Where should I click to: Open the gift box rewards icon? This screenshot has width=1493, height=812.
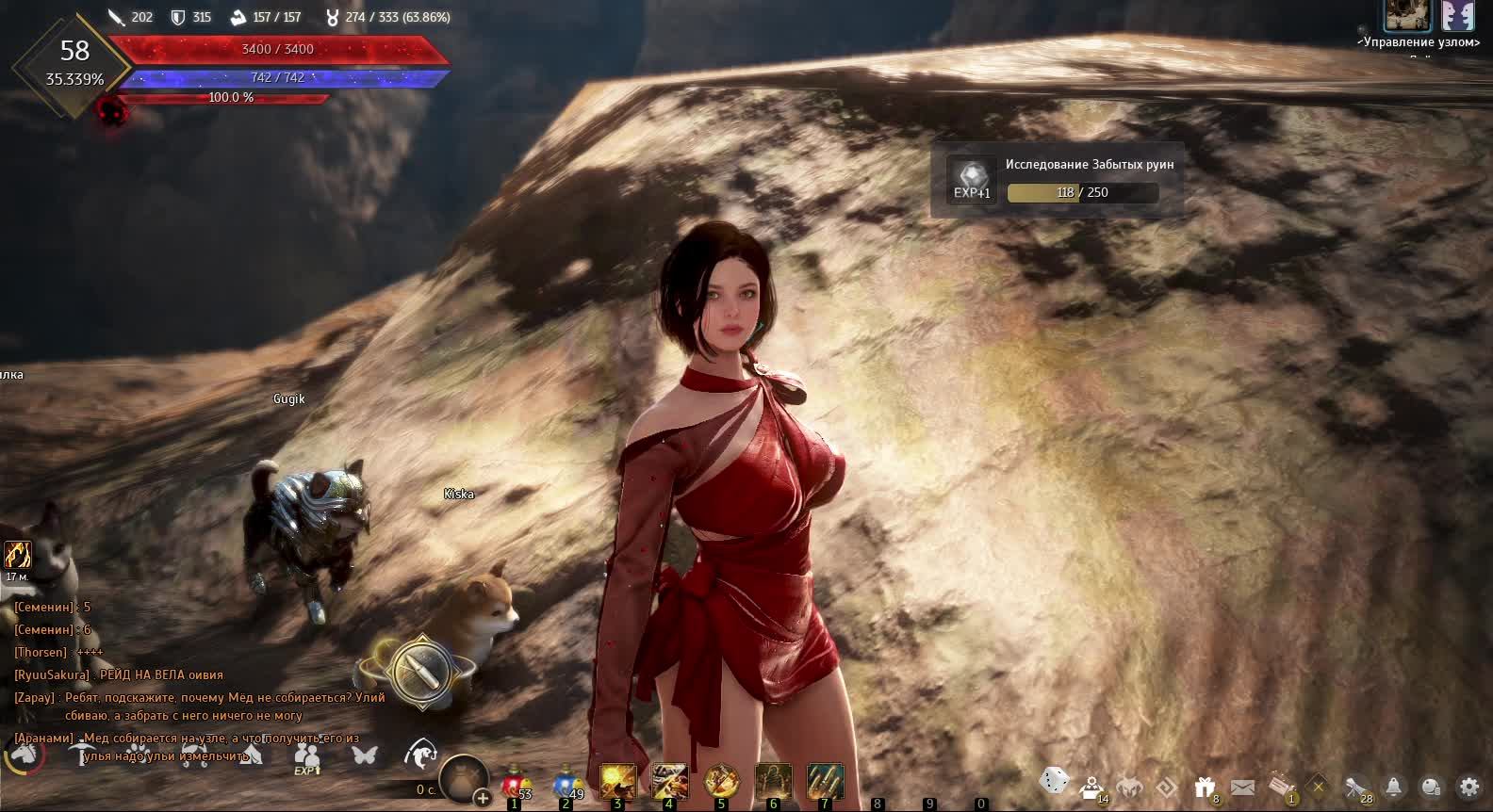1204,786
